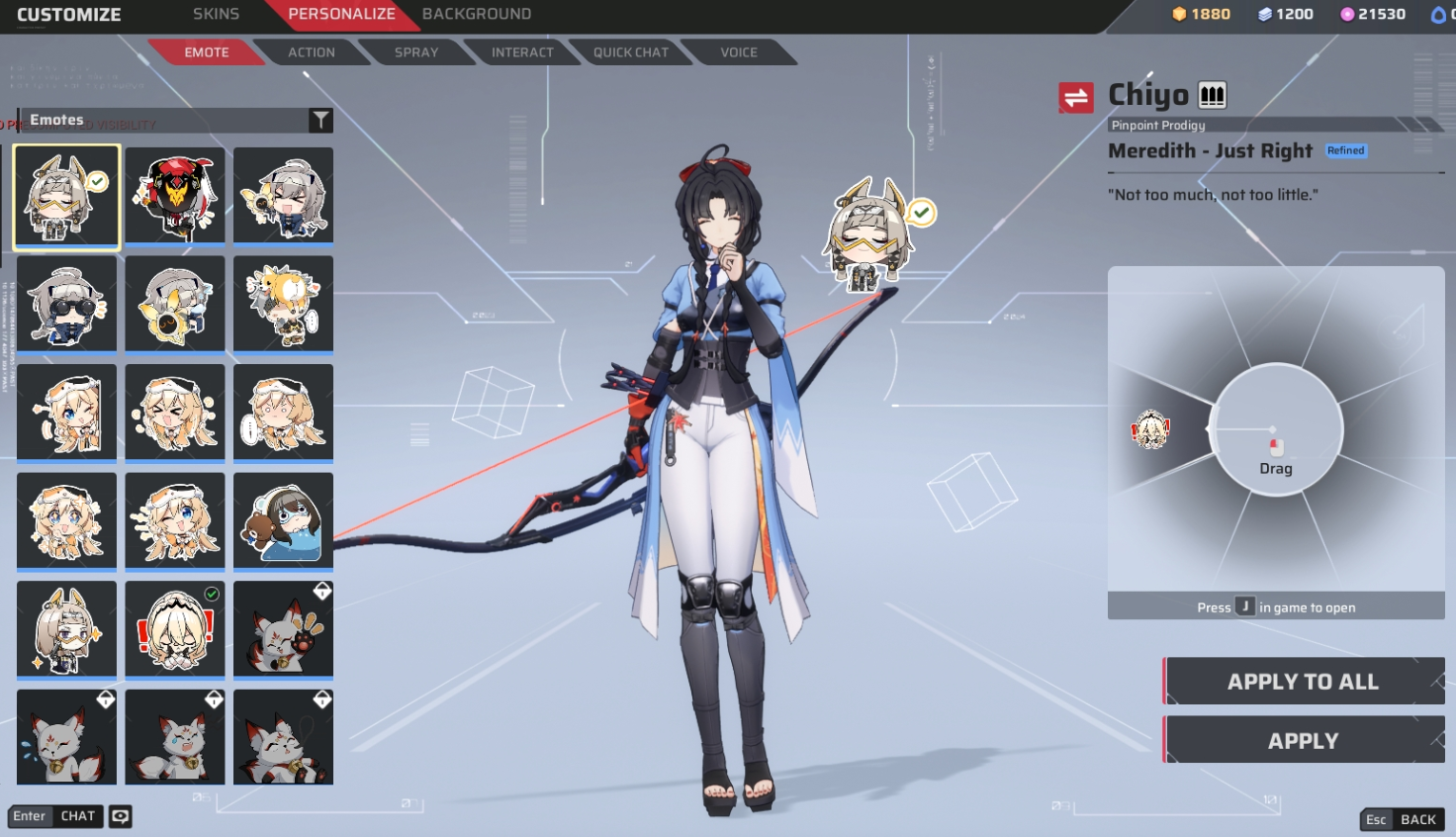
Task: Open the VOICE customization tab
Action: pos(737,52)
